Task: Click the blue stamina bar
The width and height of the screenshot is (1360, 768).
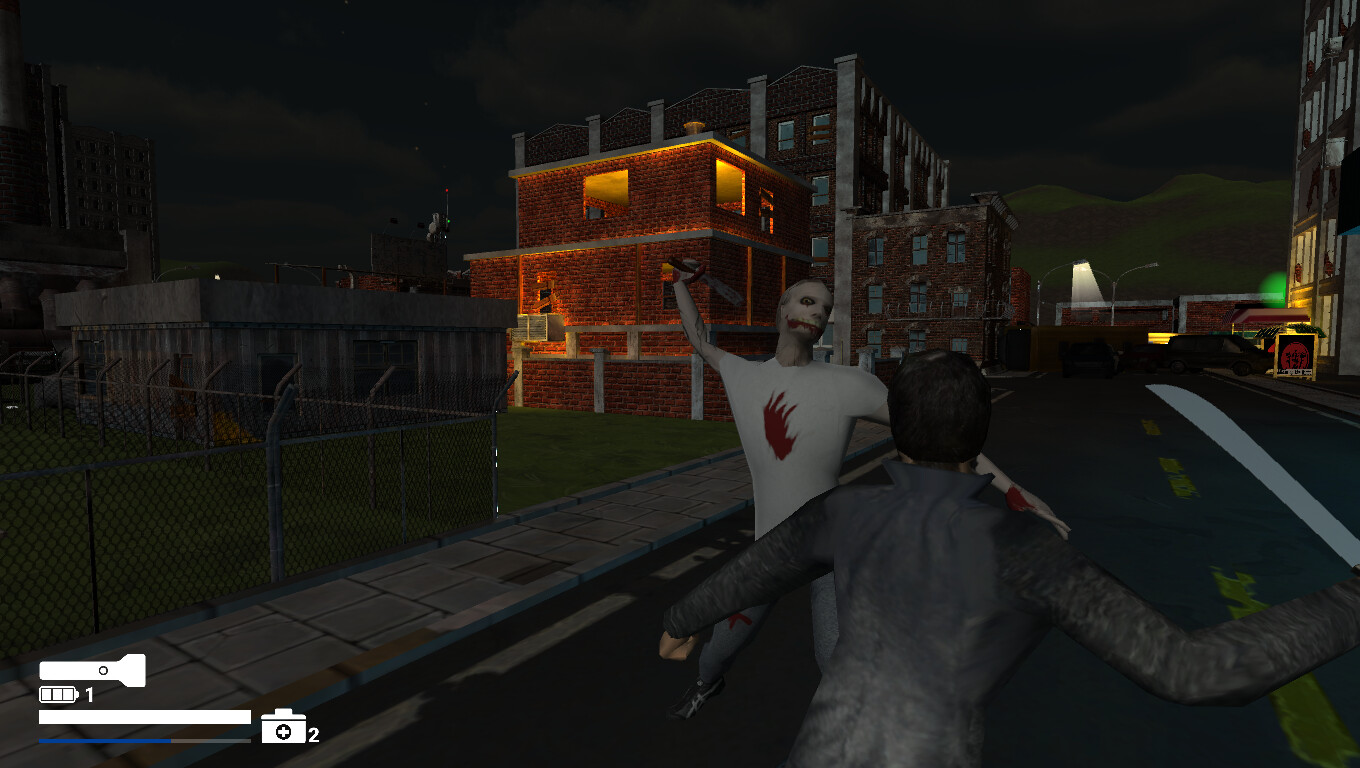Action: pos(105,740)
